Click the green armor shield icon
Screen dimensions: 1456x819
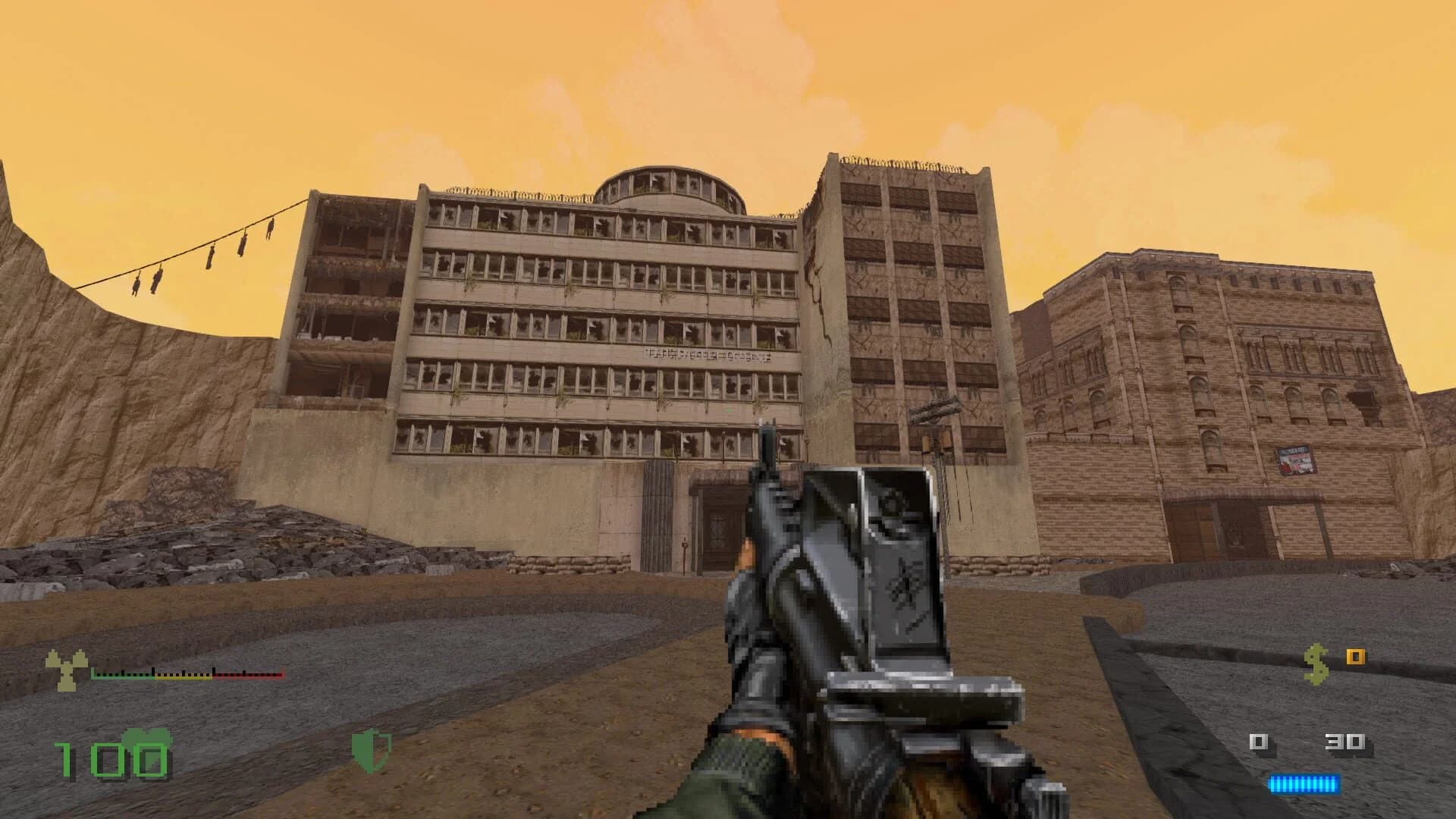371,749
